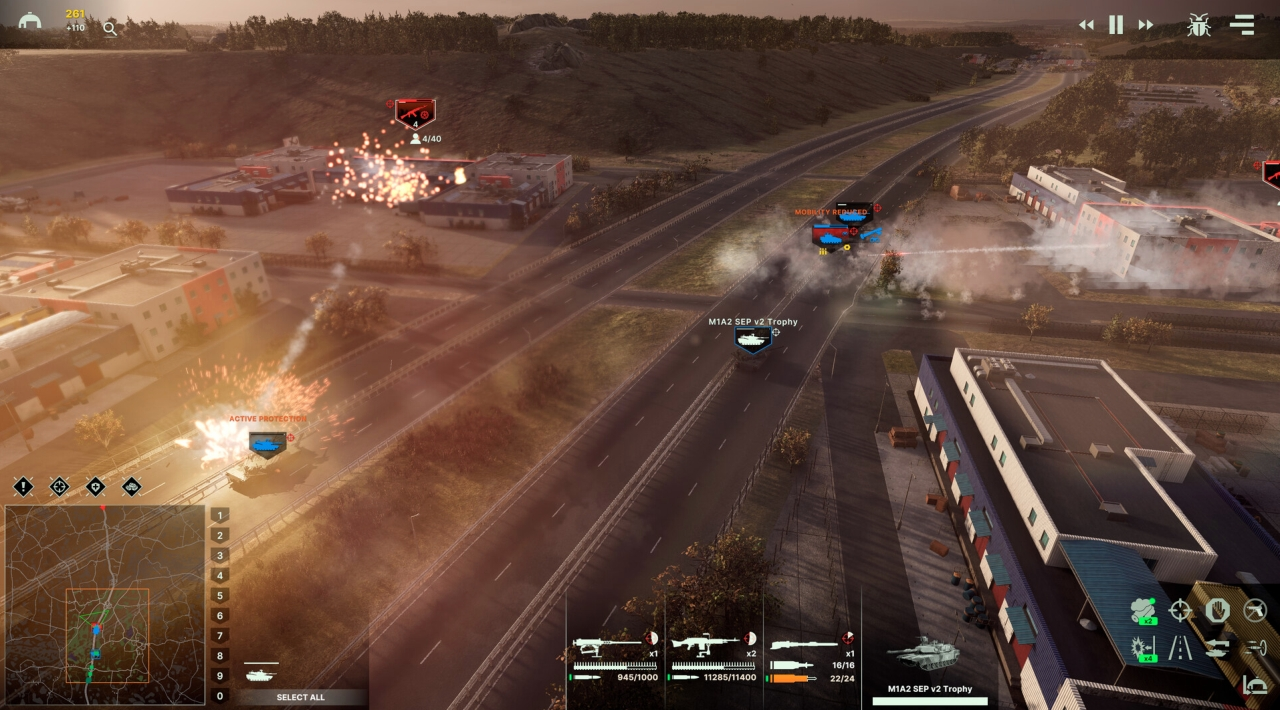The height and width of the screenshot is (710, 1280).
Task: Issue the stop hand order
Action: 1217,610
